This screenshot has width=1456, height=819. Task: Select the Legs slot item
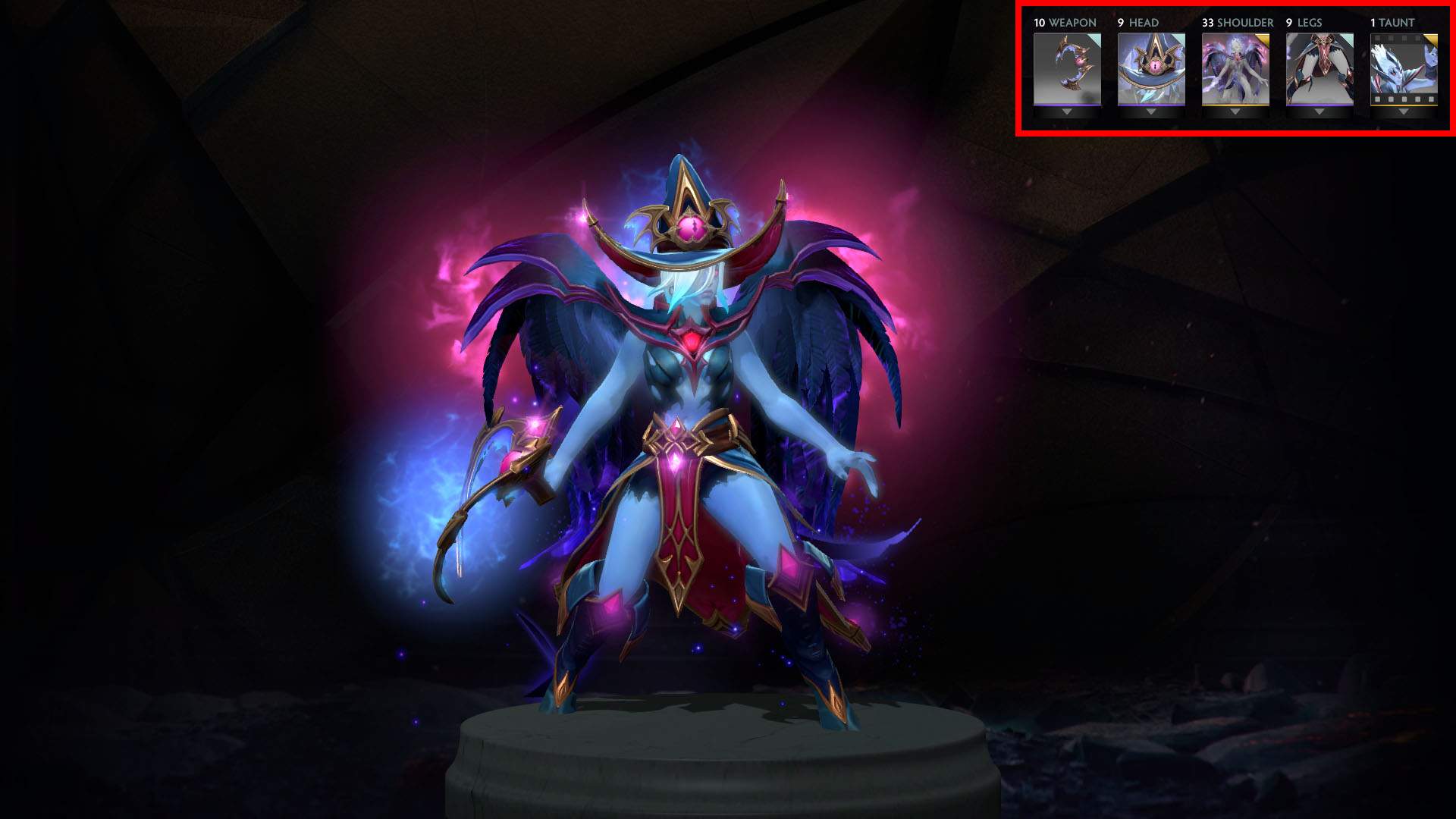(1319, 68)
